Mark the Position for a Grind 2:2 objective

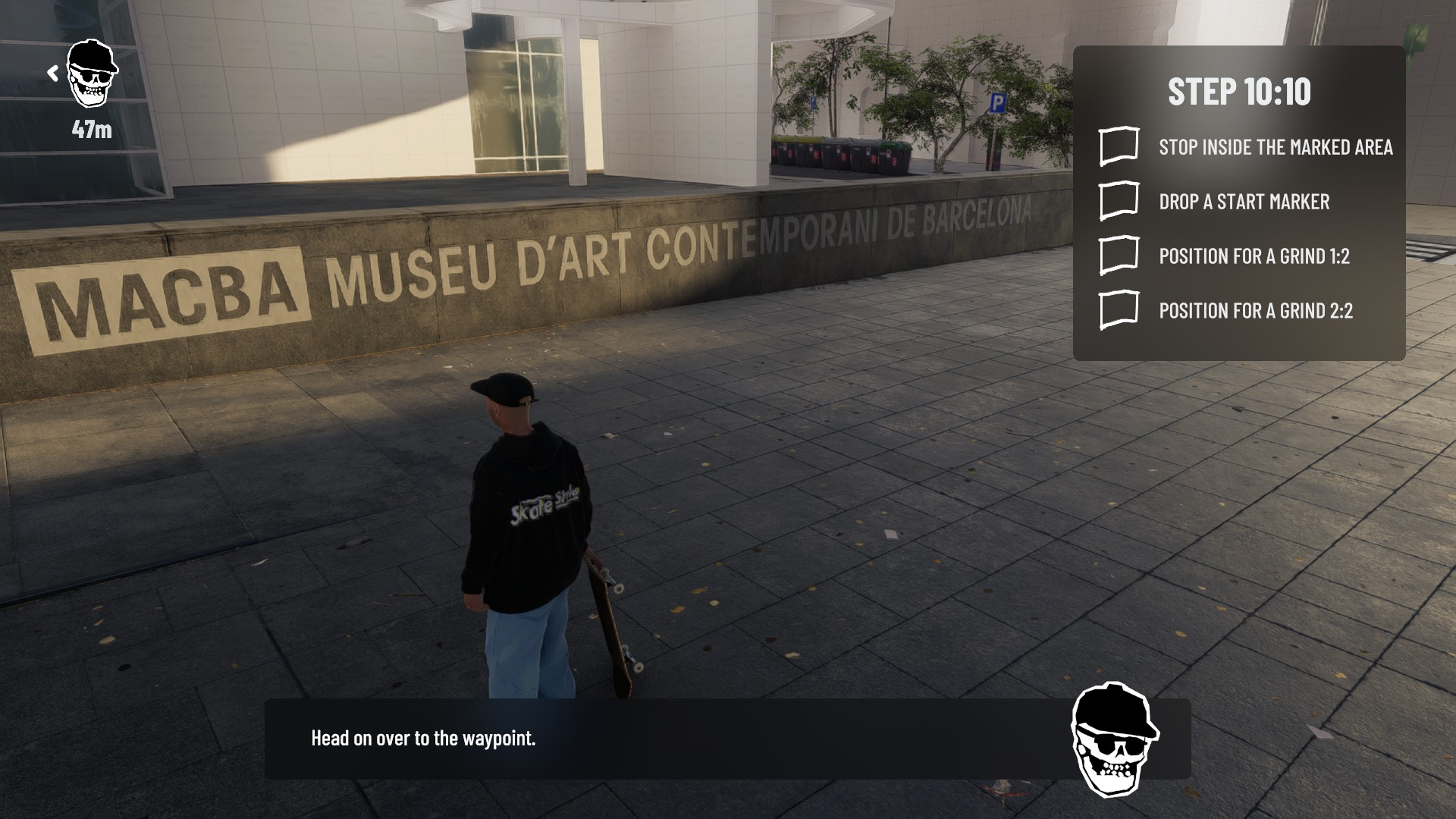click(x=1119, y=310)
